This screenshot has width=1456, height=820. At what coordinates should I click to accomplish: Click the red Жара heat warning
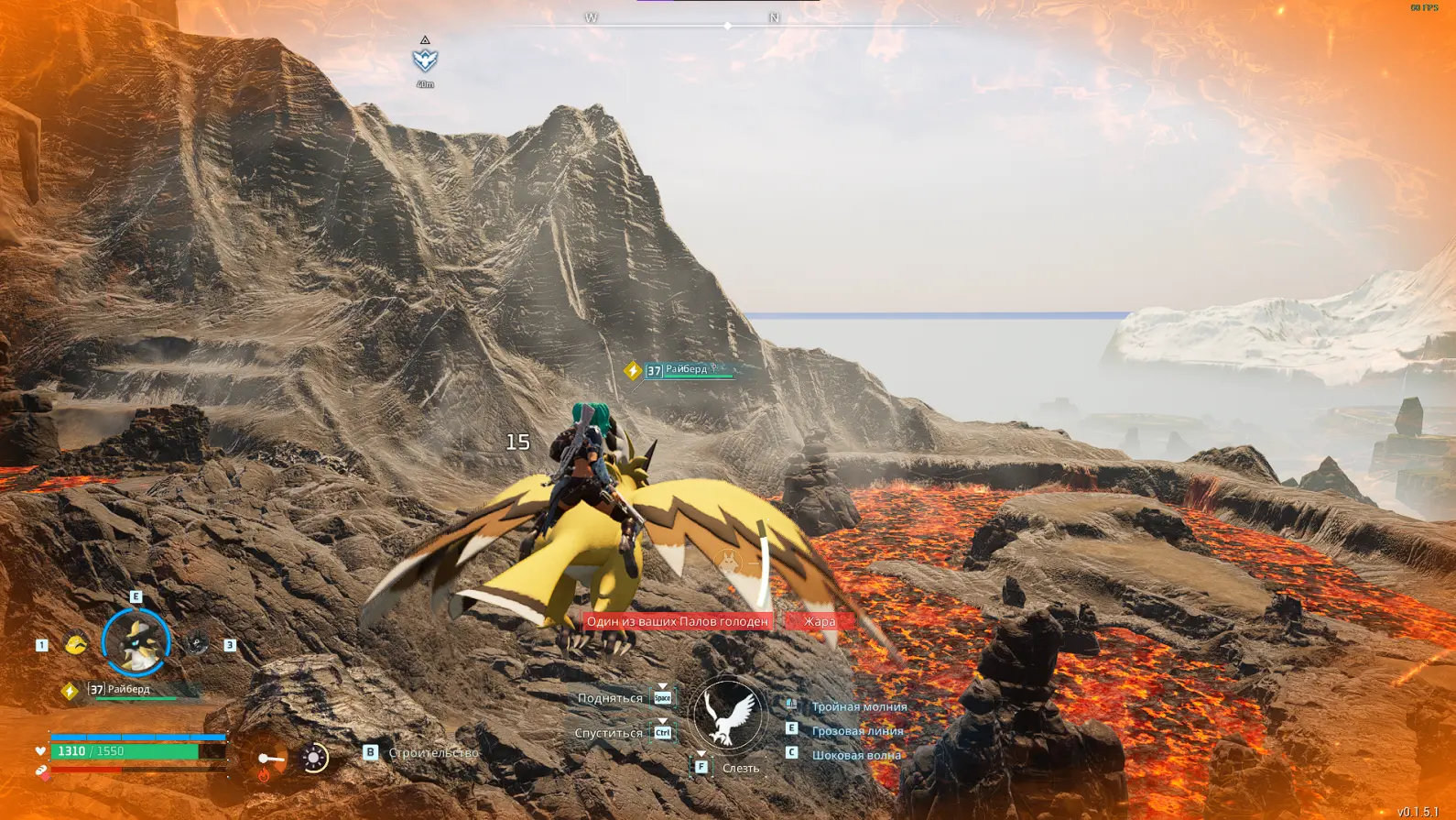coord(820,621)
